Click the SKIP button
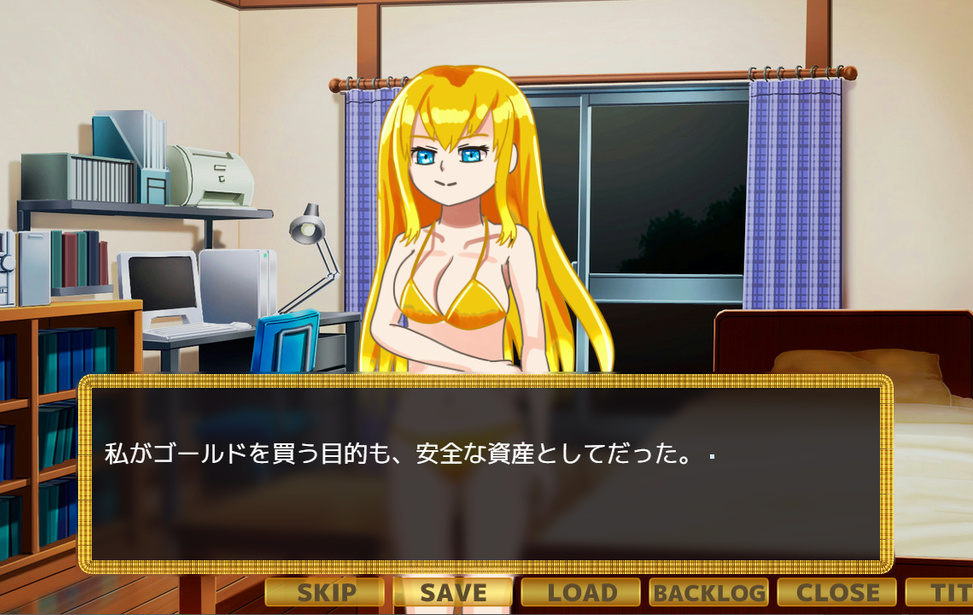The image size is (973, 615). coord(325,592)
